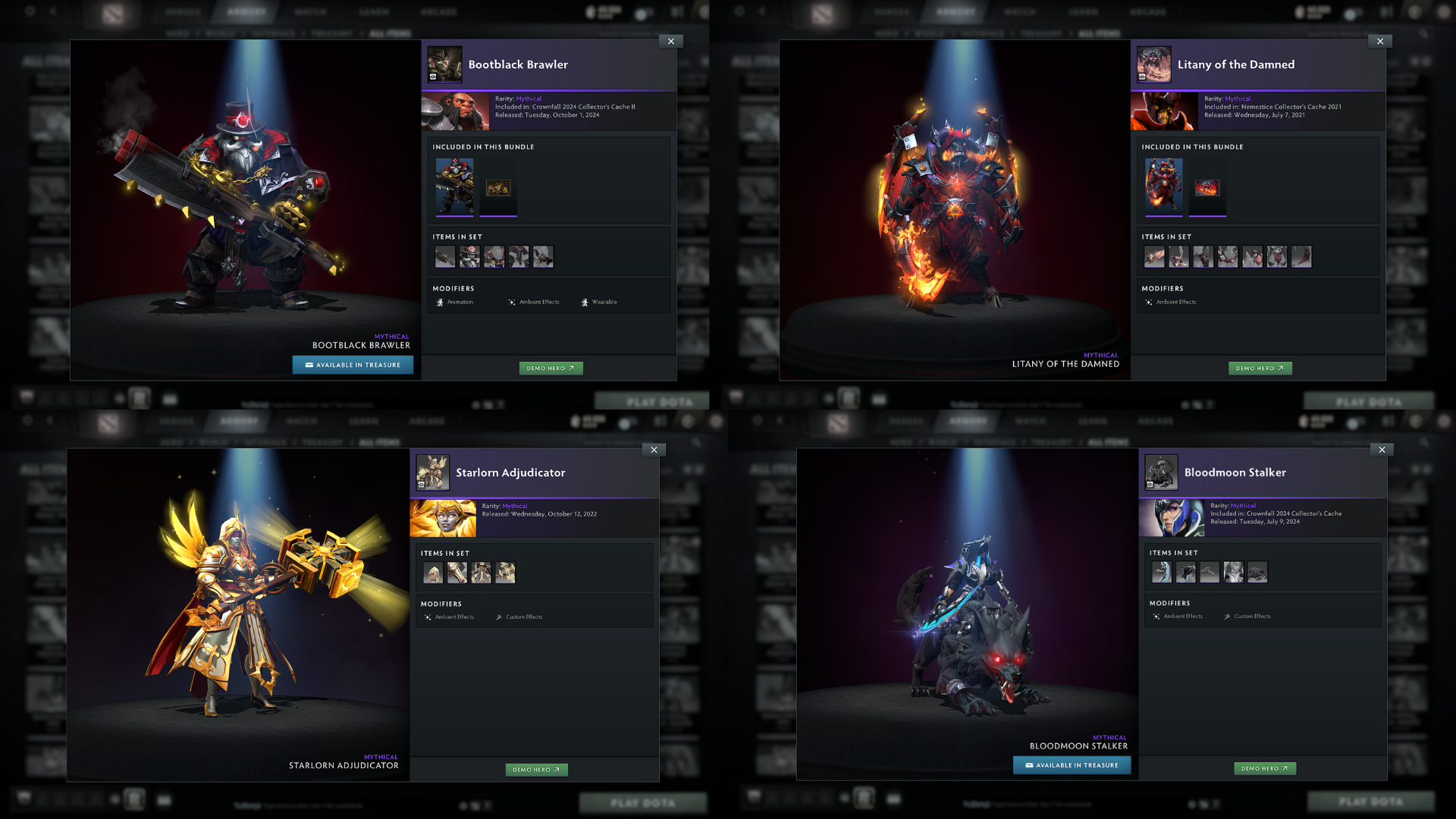Click the Litany of the Damned header portrait
The height and width of the screenshot is (819, 1456).
tap(1153, 64)
